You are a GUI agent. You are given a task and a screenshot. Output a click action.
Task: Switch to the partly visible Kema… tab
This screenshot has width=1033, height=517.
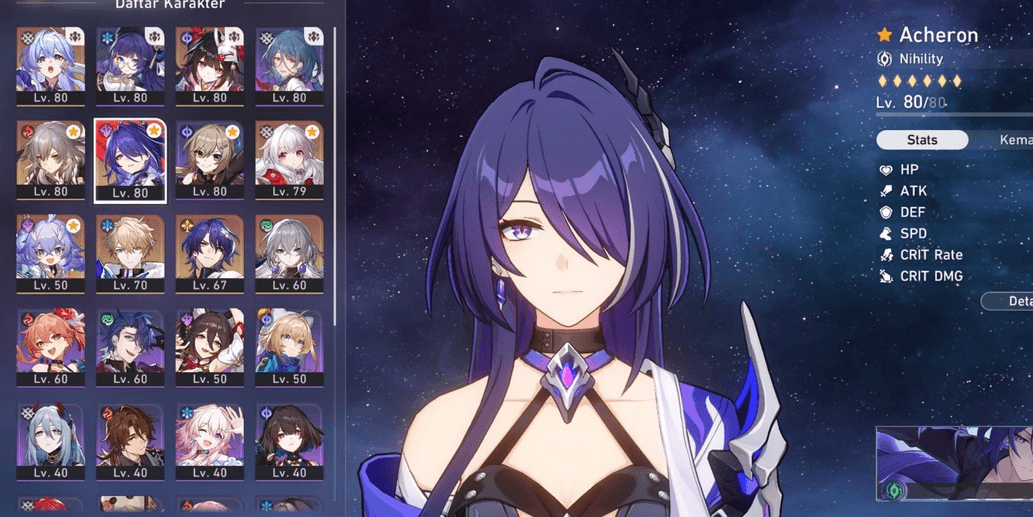(1012, 140)
